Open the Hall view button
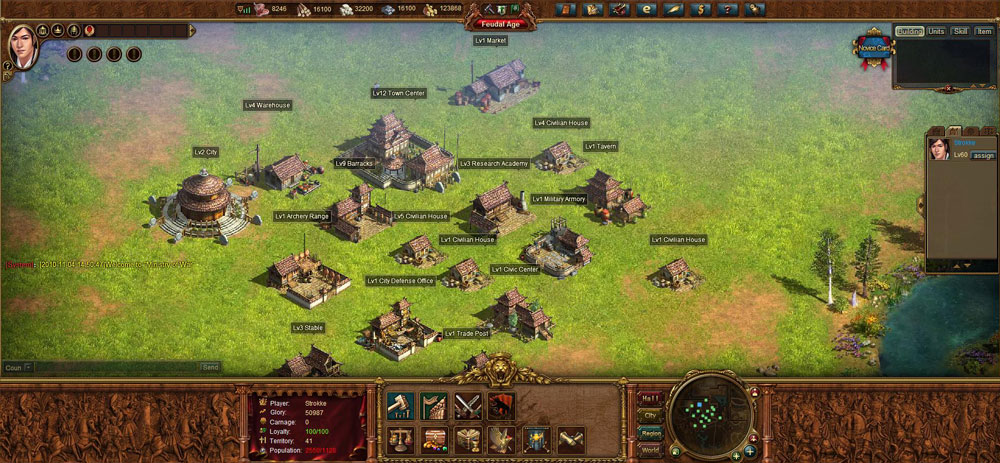 coord(650,397)
